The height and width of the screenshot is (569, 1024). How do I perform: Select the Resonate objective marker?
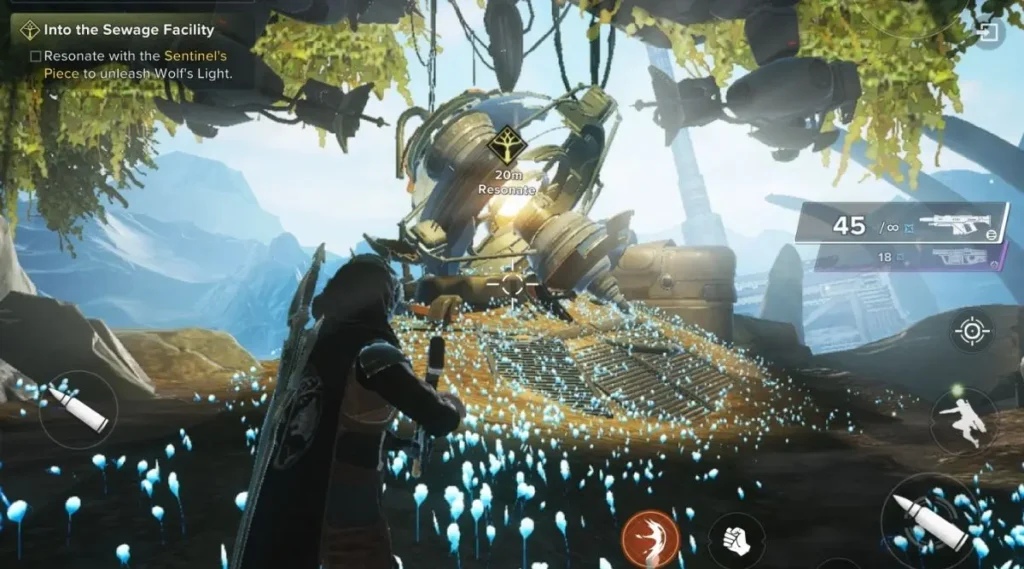click(507, 151)
